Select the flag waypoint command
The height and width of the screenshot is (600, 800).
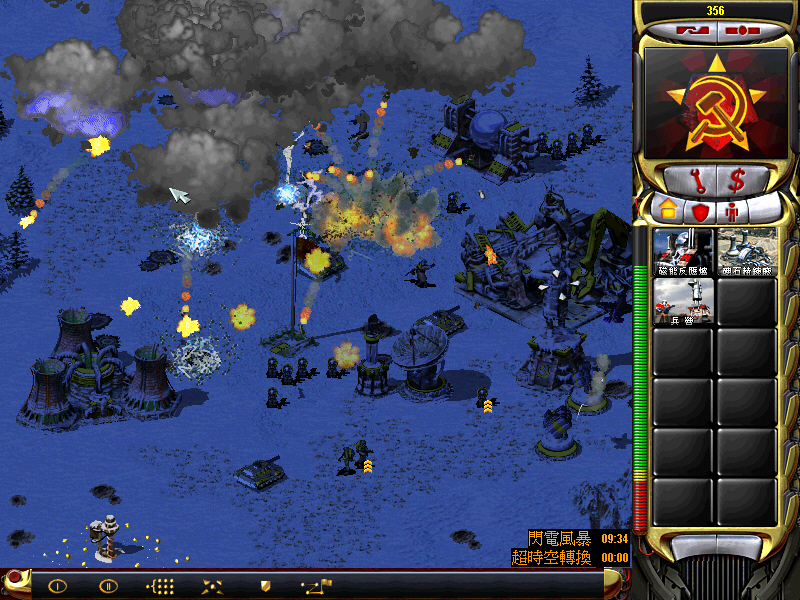(x=316, y=585)
